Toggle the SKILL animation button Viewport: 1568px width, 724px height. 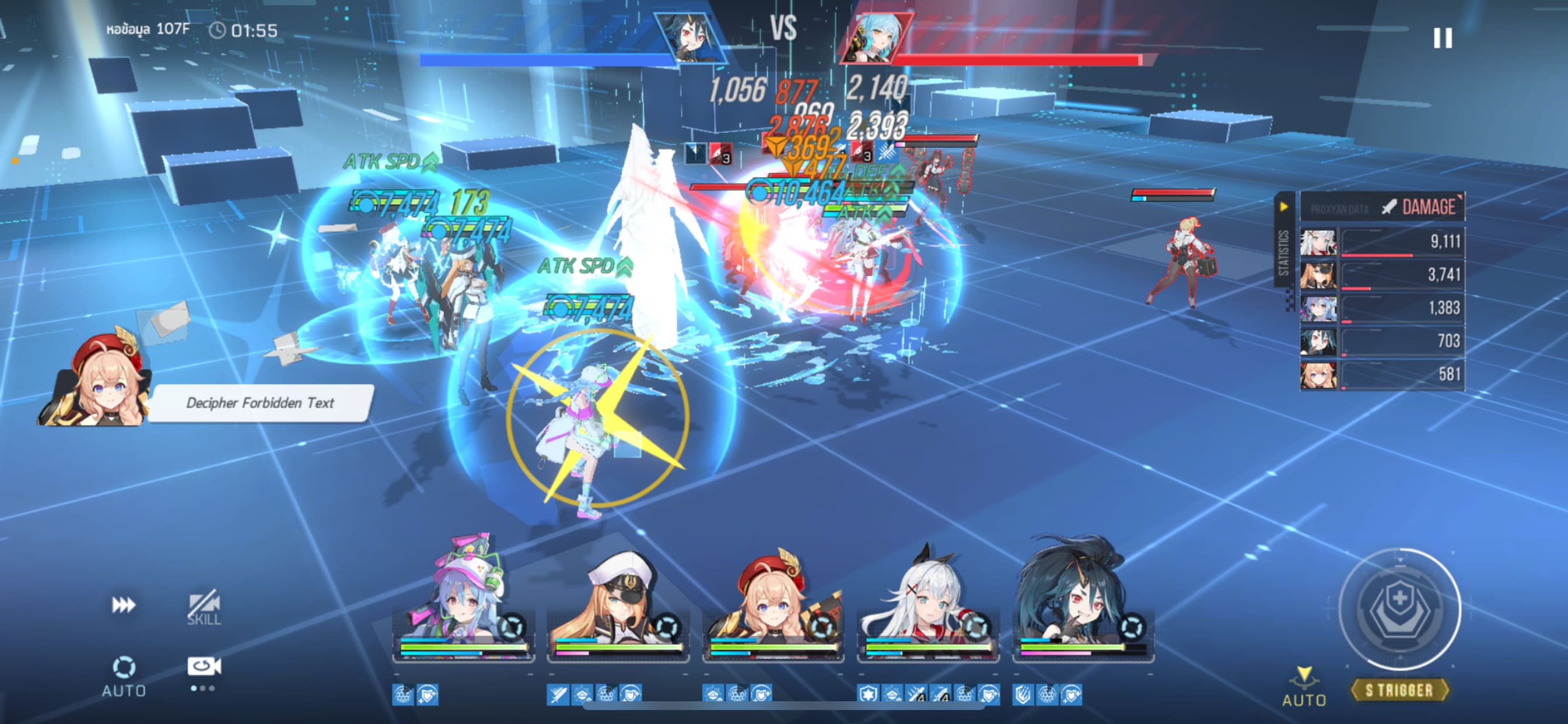click(x=204, y=607)
